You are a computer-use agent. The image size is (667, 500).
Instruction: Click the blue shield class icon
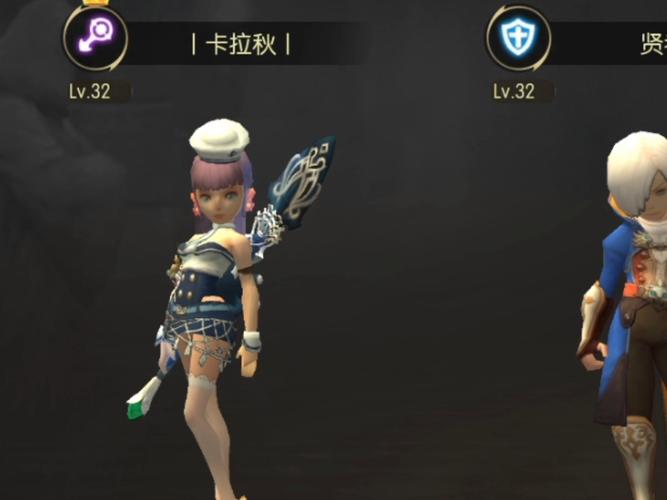point(518,39)
